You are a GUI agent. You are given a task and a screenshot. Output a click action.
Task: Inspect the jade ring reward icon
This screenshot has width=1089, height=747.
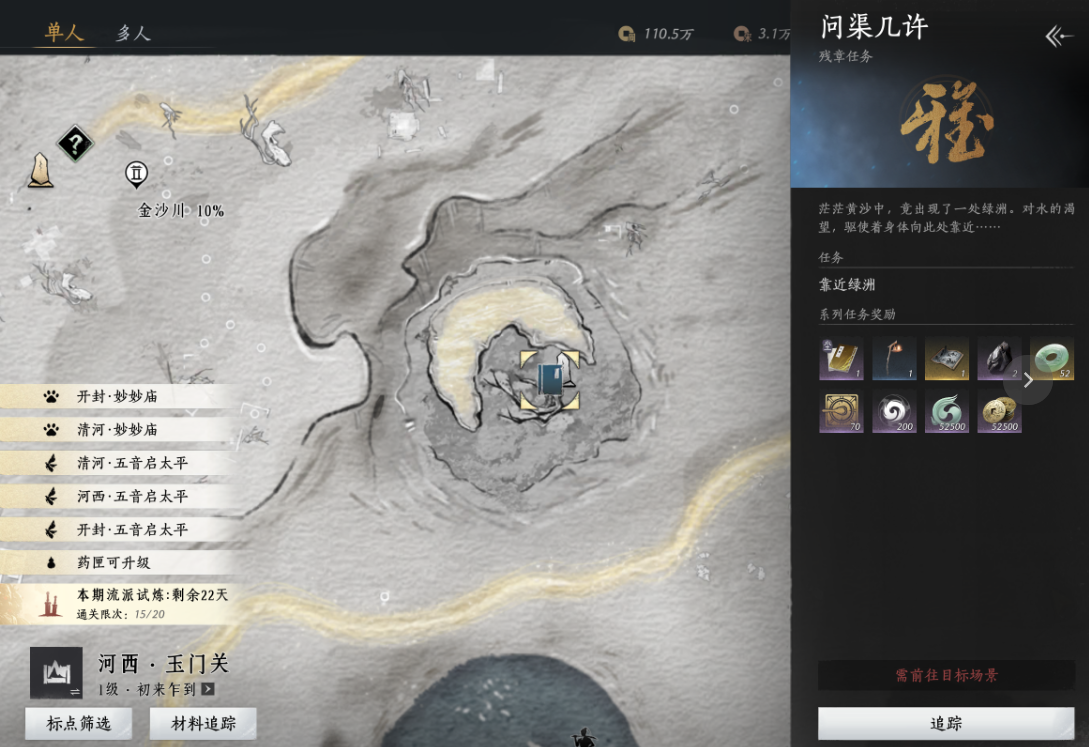pyautogui.click(x=1051, y=358)
